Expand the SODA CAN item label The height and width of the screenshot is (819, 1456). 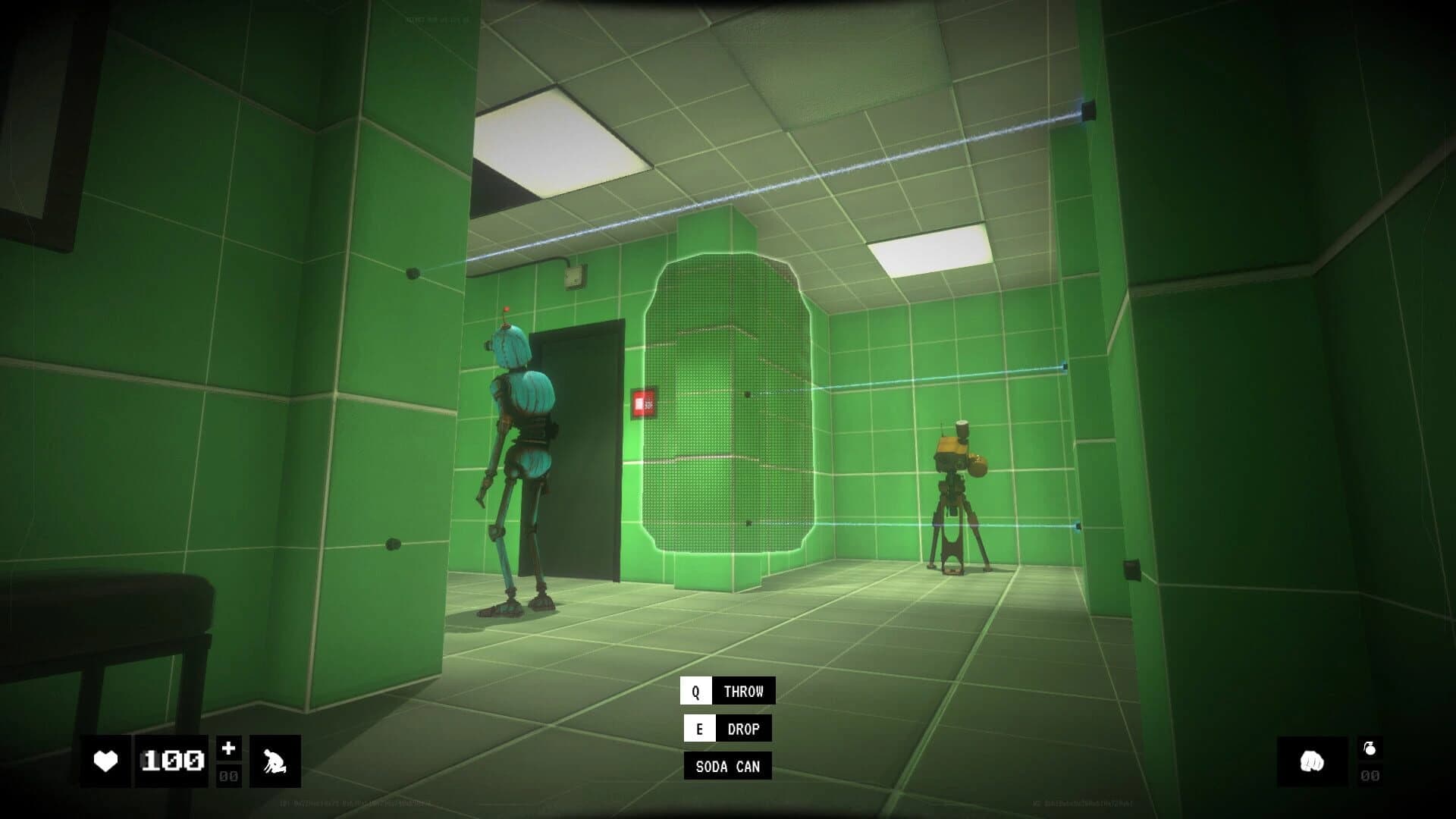click(x=726, y=767)
